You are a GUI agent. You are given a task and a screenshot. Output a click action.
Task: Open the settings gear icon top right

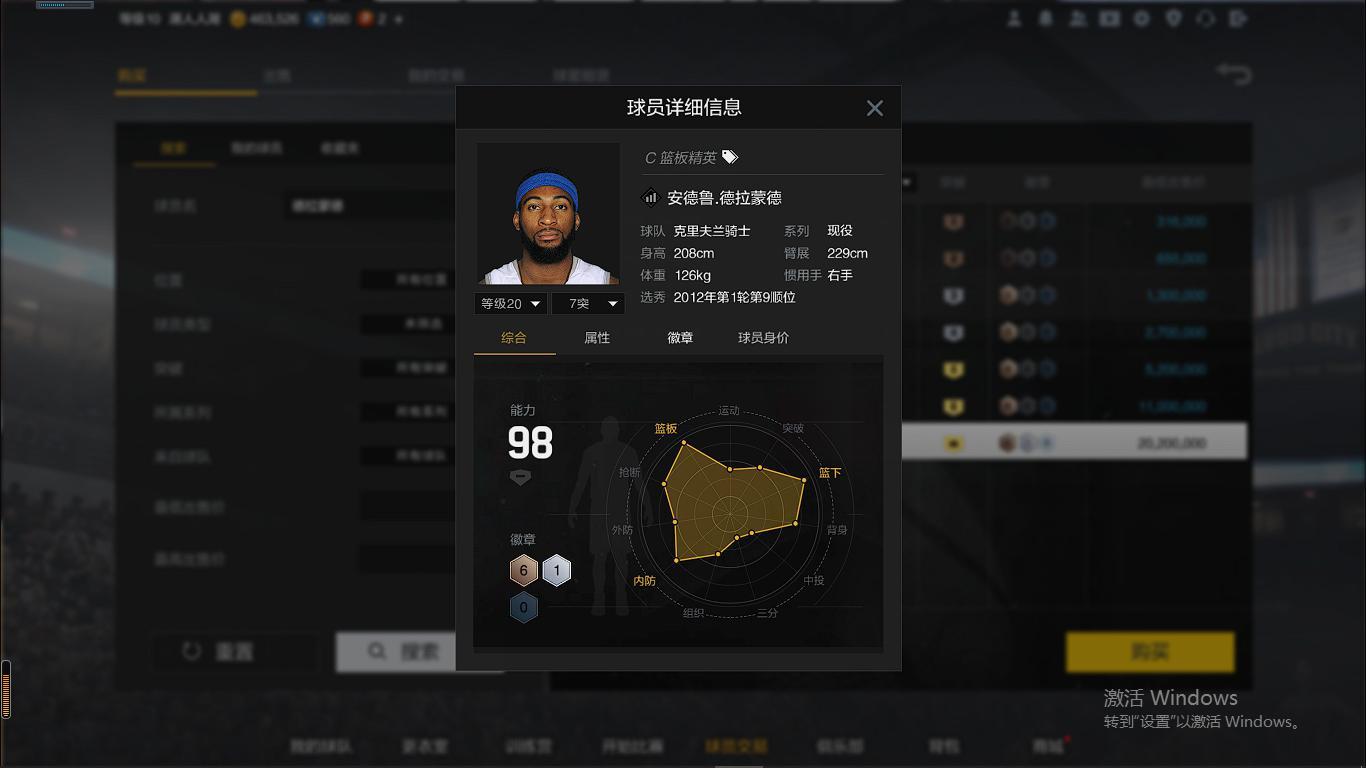tap(1142, 18)
